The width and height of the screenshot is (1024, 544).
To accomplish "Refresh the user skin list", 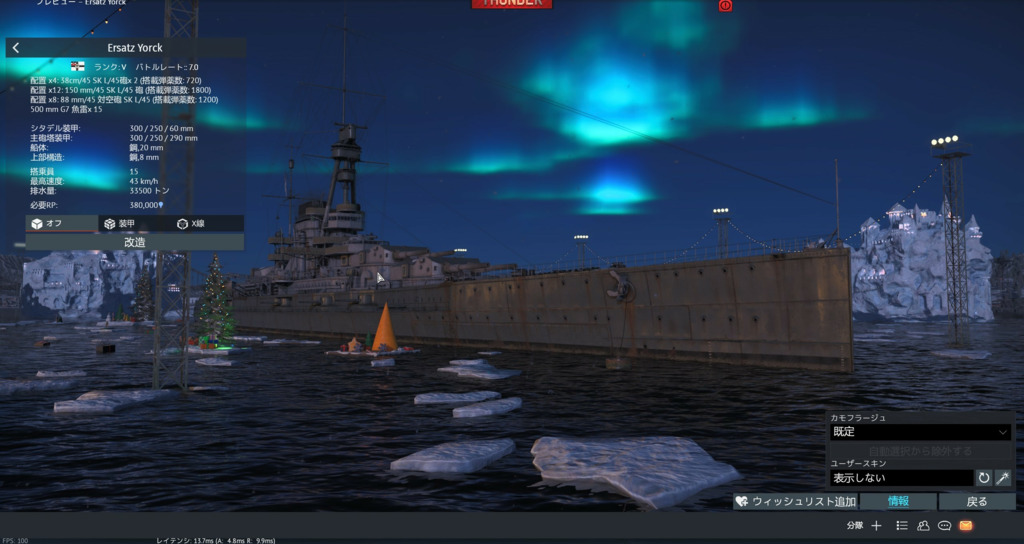I will 984,478.
